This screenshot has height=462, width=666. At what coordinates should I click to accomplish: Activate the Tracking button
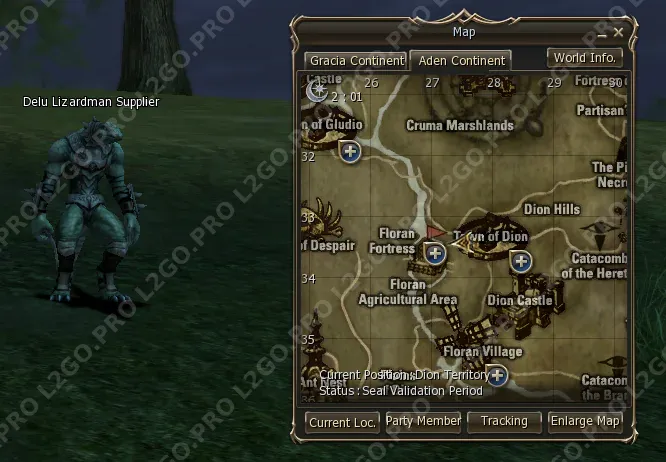pos(504,422)
